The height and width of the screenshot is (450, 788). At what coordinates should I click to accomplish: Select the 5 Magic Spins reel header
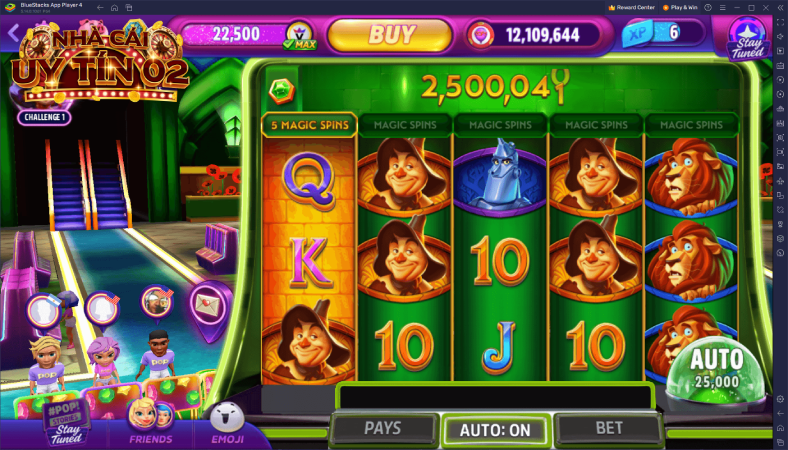click(309, 125)
